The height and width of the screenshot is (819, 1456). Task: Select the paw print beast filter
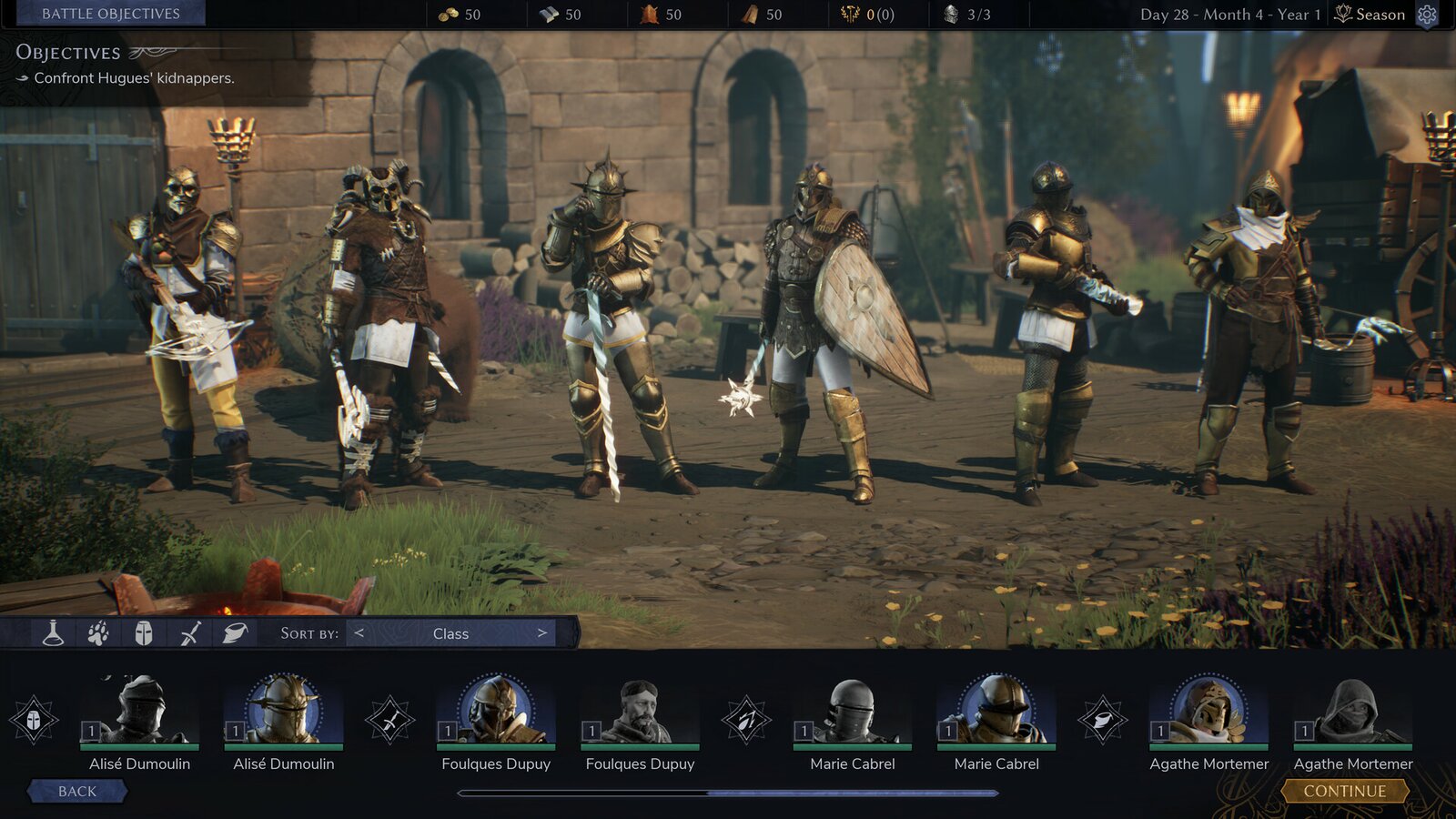[x=96, y=633]
